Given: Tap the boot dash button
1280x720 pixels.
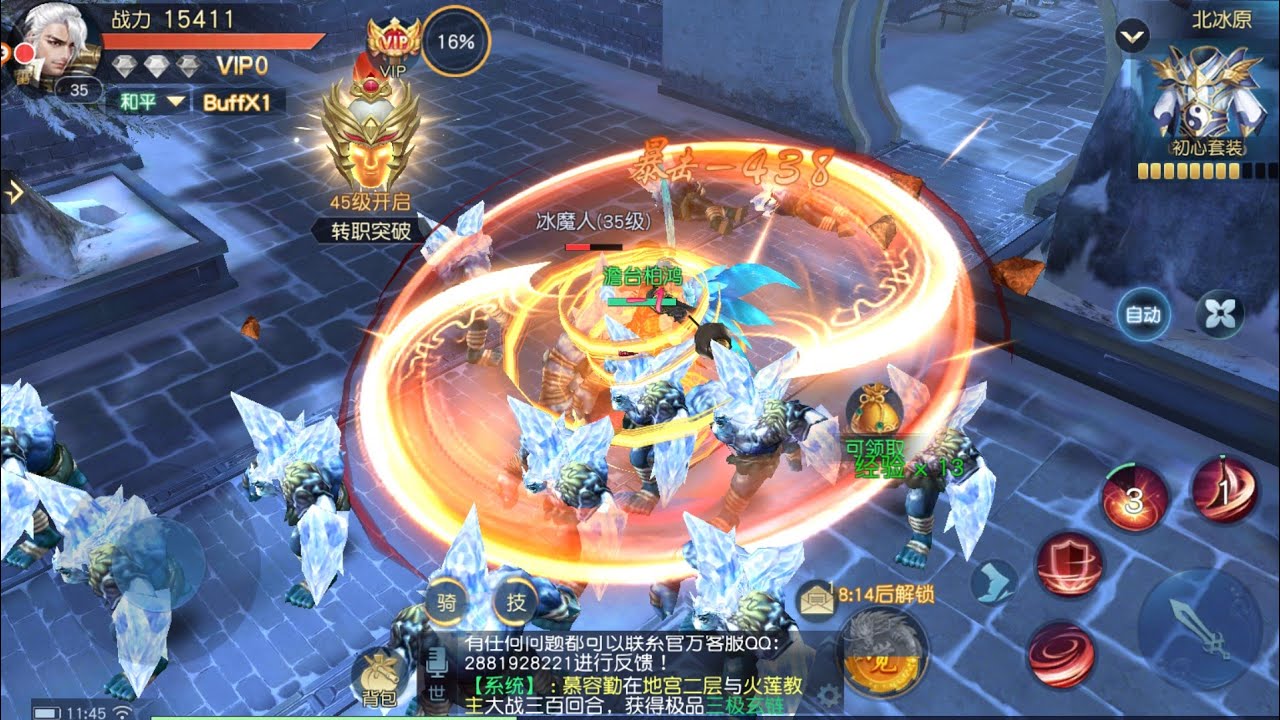Looking at the screenshot, I should (993, 581).
